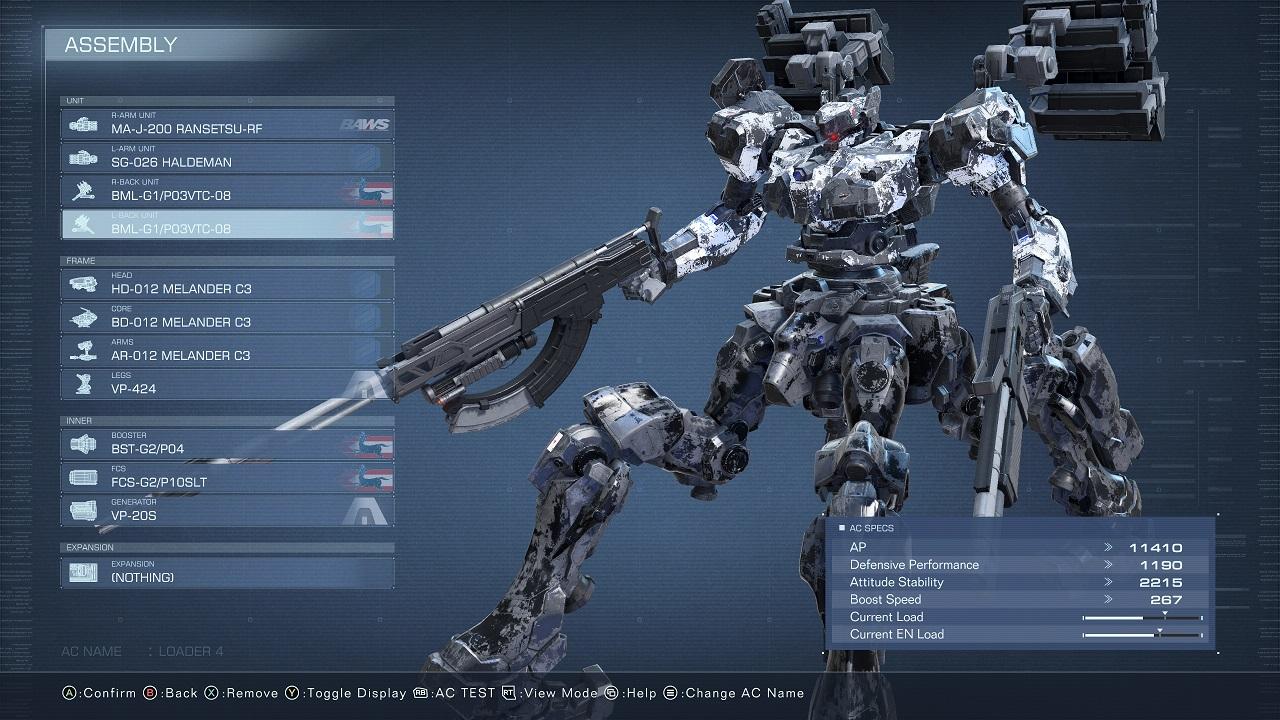Screen dimensions: 1280x720
Task: Change the HEAD part HD-012 MELANDER C3
Action: pyautogui.click(x=228, y=284)
